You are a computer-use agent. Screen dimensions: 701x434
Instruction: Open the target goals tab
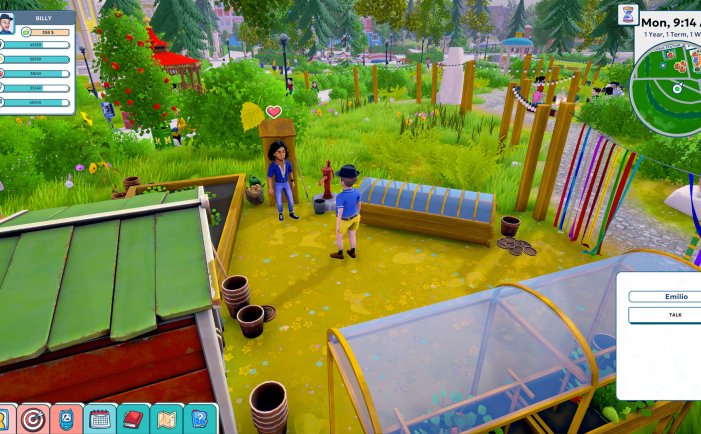[x=33, y=419]
